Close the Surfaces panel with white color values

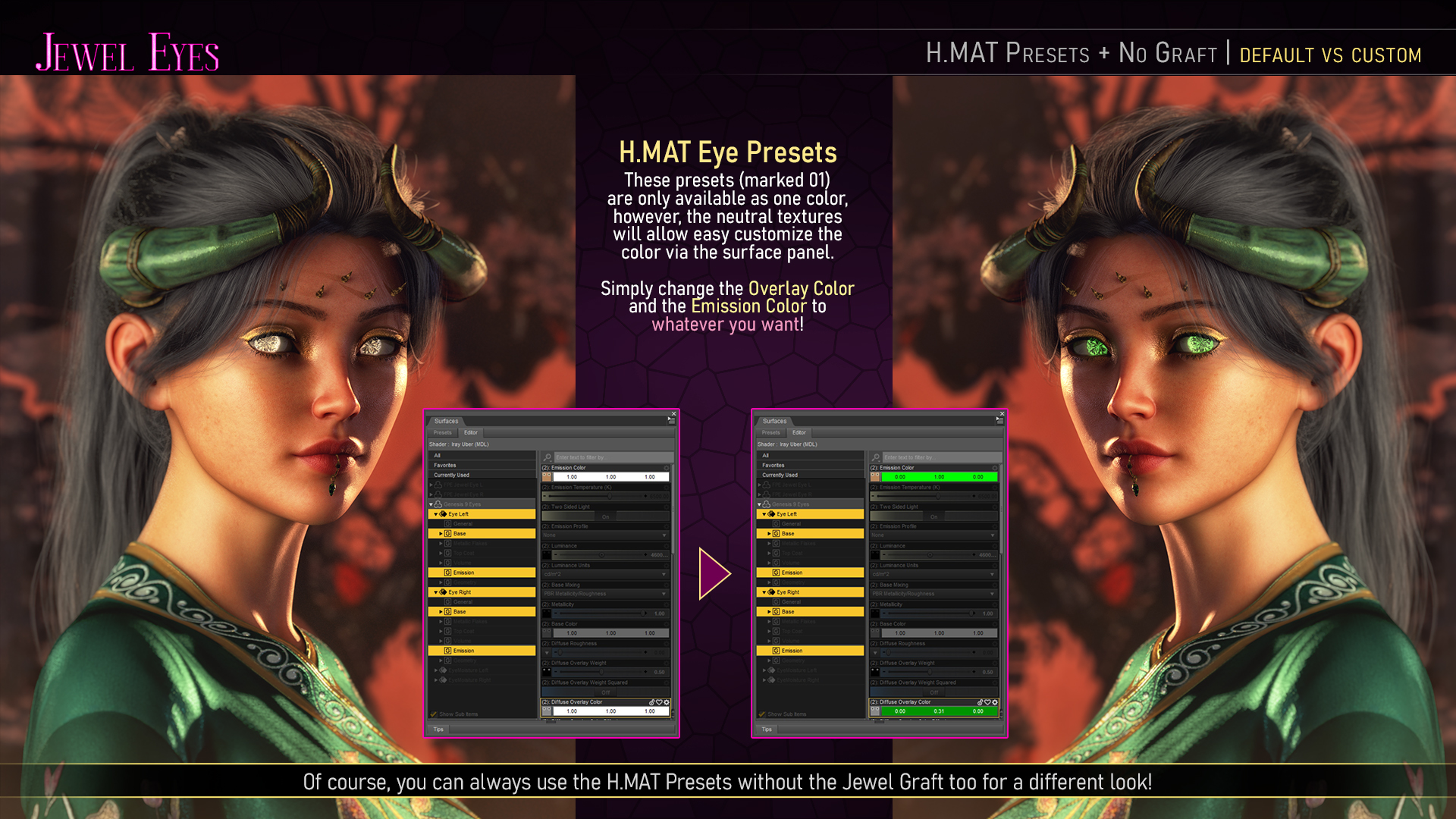[x=673, y=414]
